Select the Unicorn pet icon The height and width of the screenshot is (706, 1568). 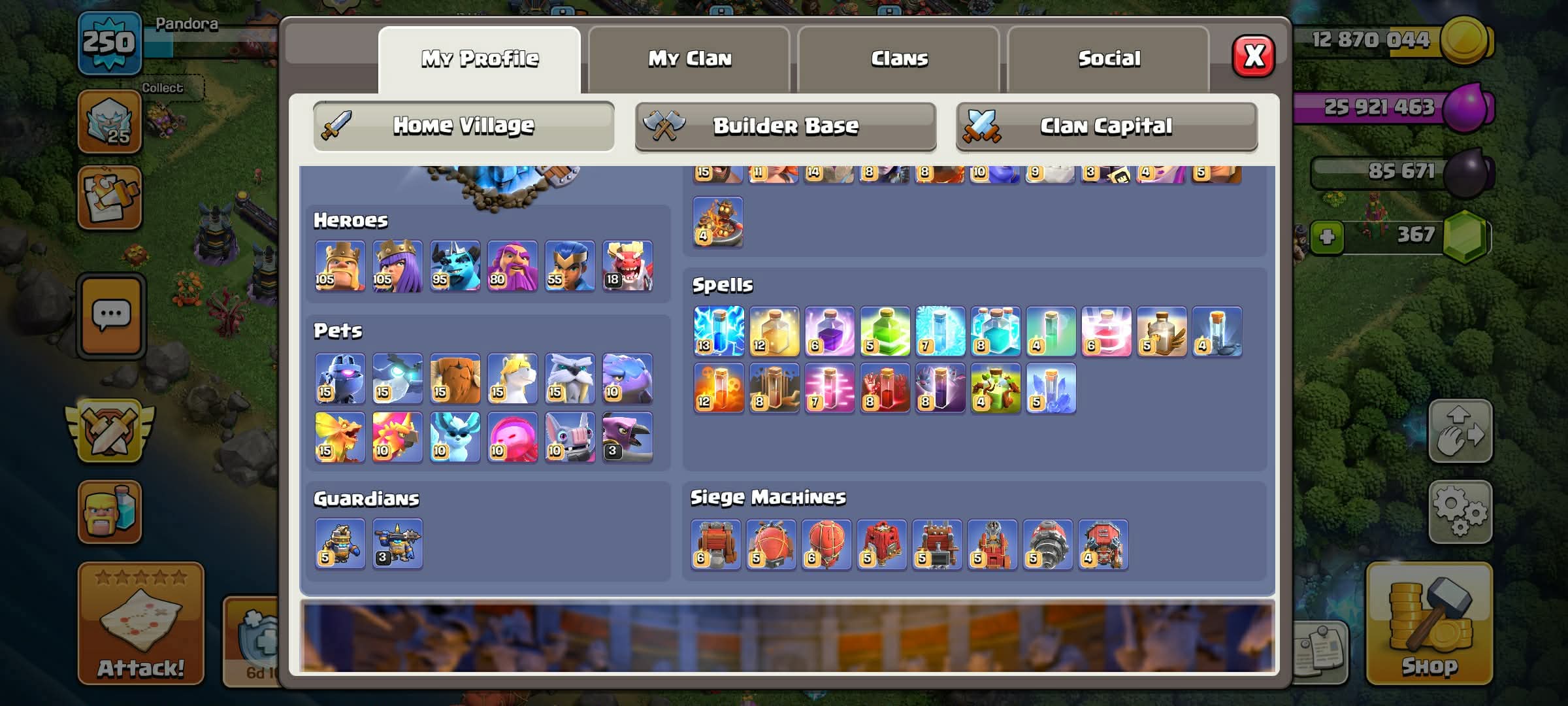click(512, 378)
